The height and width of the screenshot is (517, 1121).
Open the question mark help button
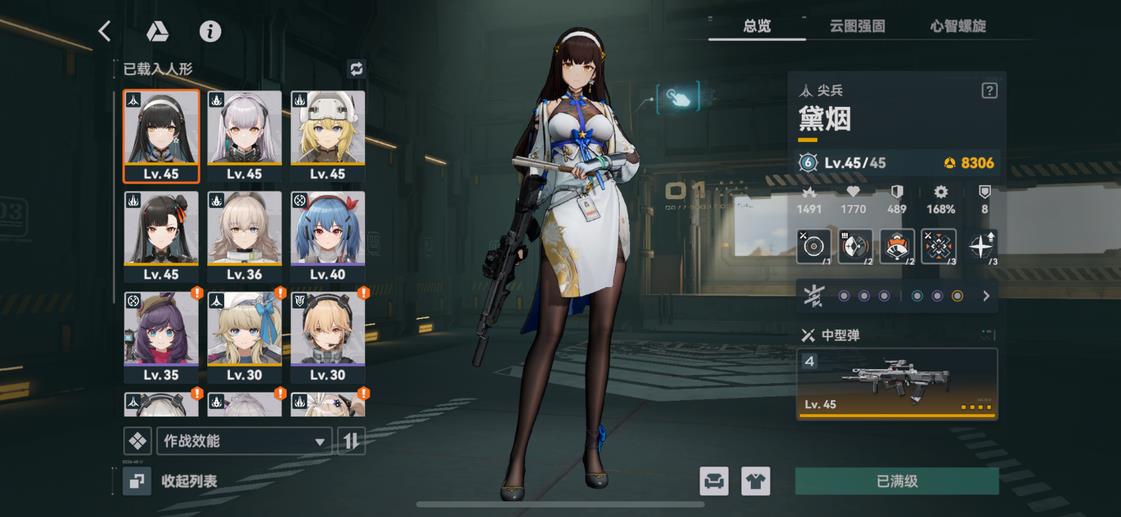click(x=989, y=91)
